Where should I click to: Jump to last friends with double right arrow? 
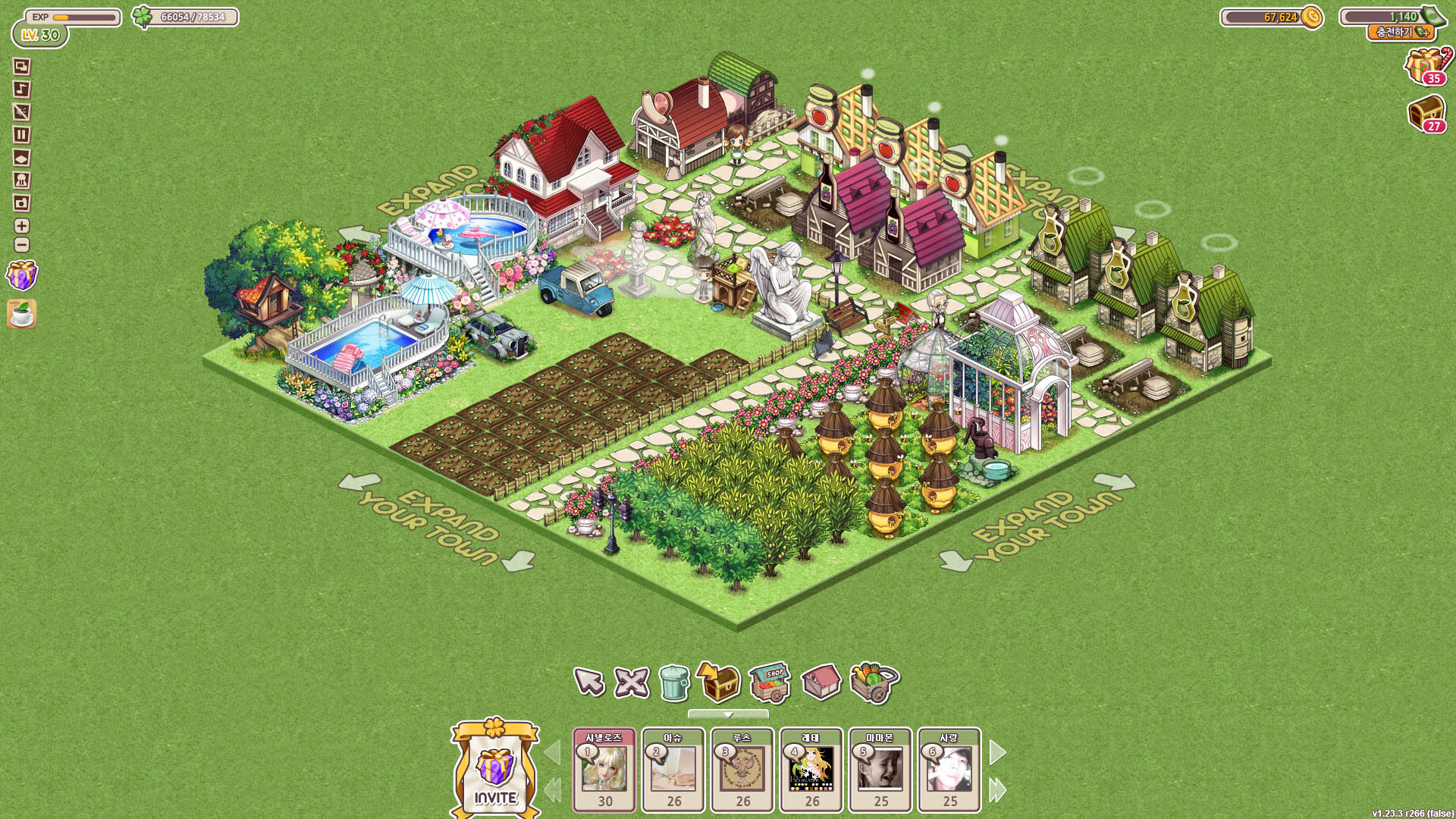(998, 790)
